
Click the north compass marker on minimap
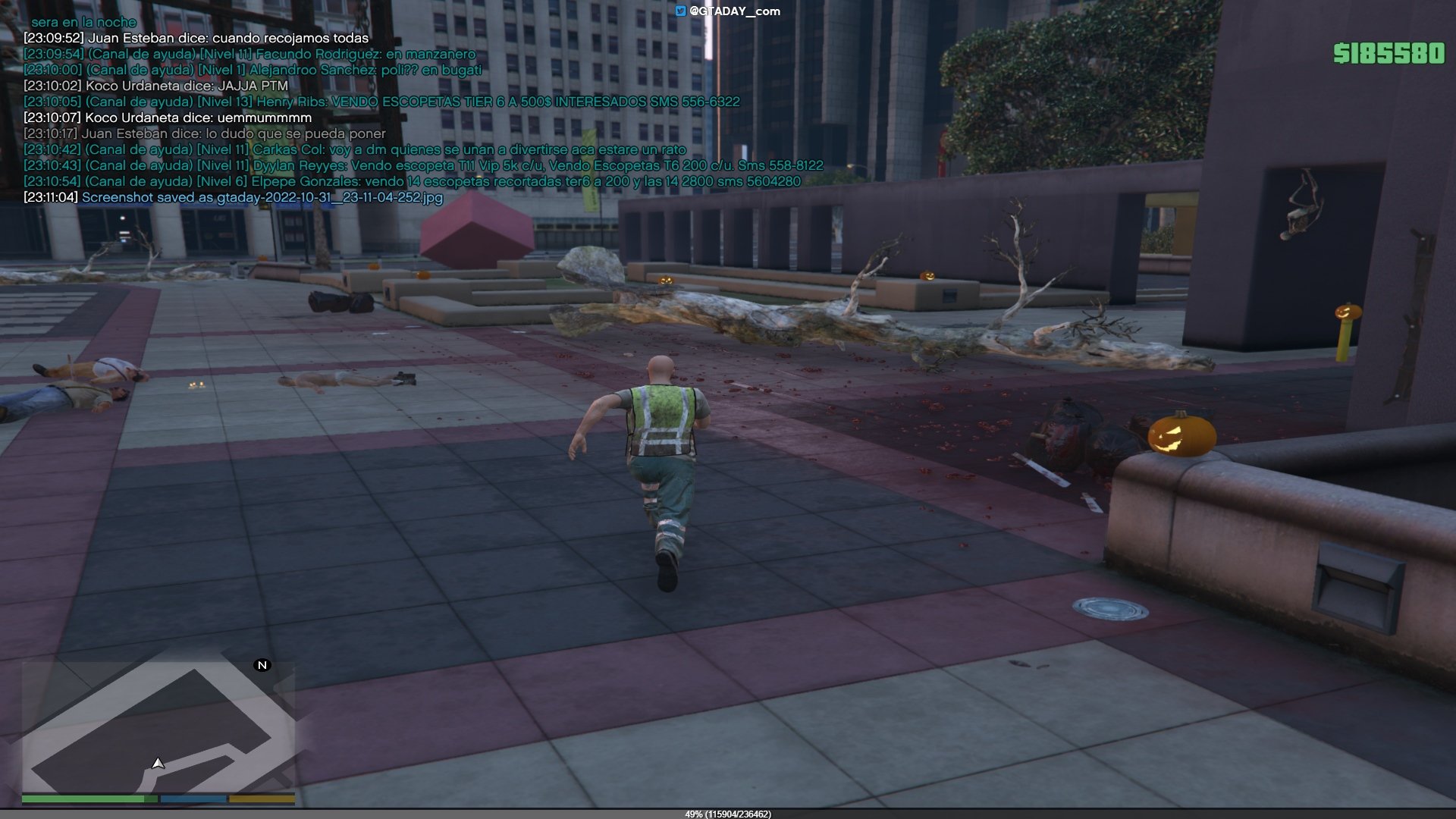262,665
